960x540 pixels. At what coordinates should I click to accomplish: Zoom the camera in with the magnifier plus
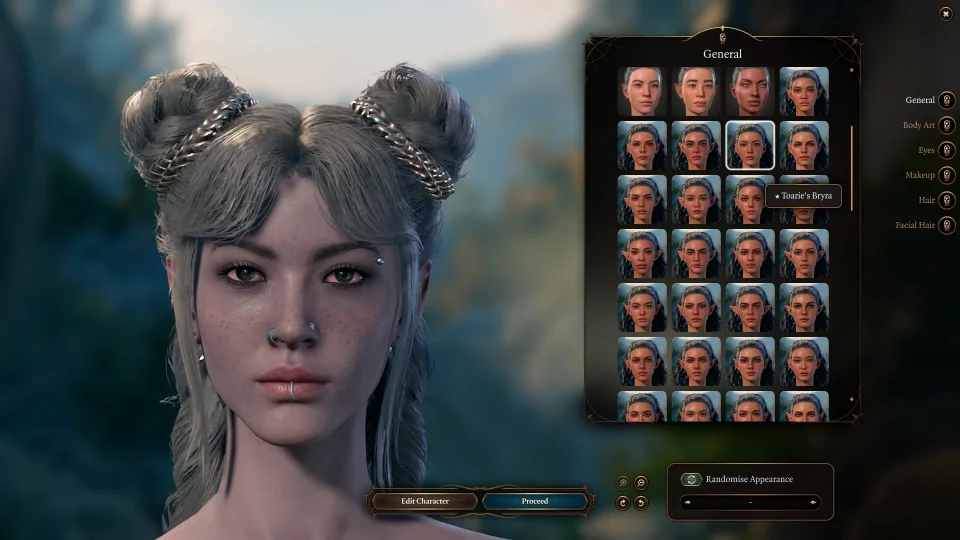[623, 482]
